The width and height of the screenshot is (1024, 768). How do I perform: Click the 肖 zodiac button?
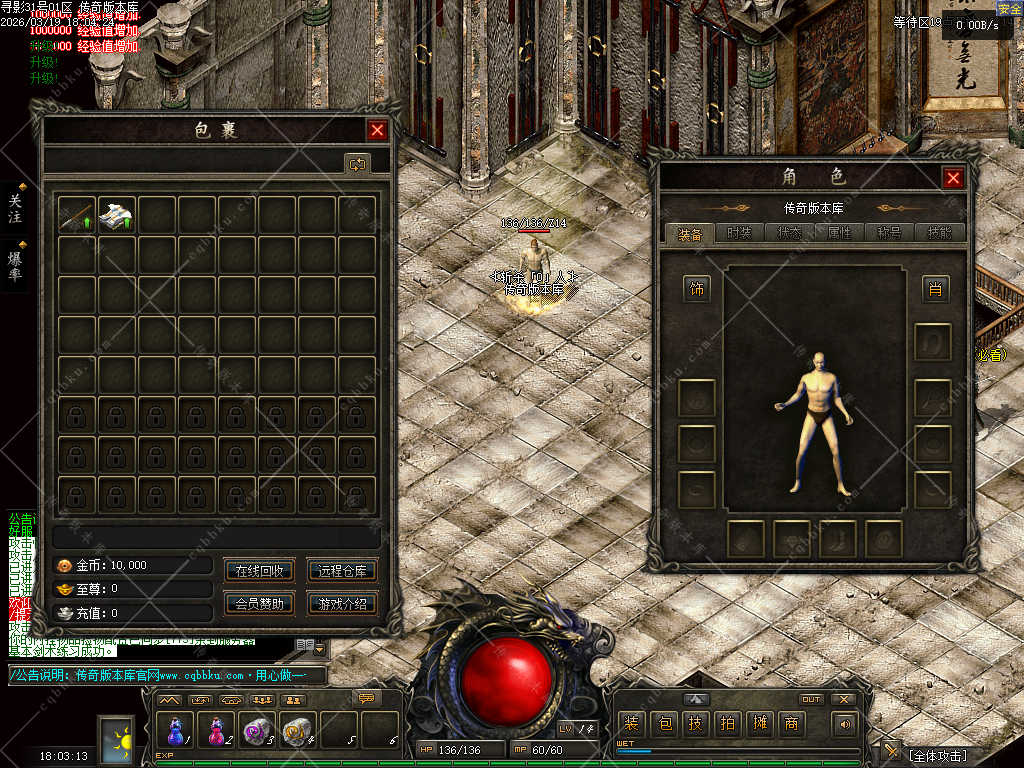click(x=935, y=290)
